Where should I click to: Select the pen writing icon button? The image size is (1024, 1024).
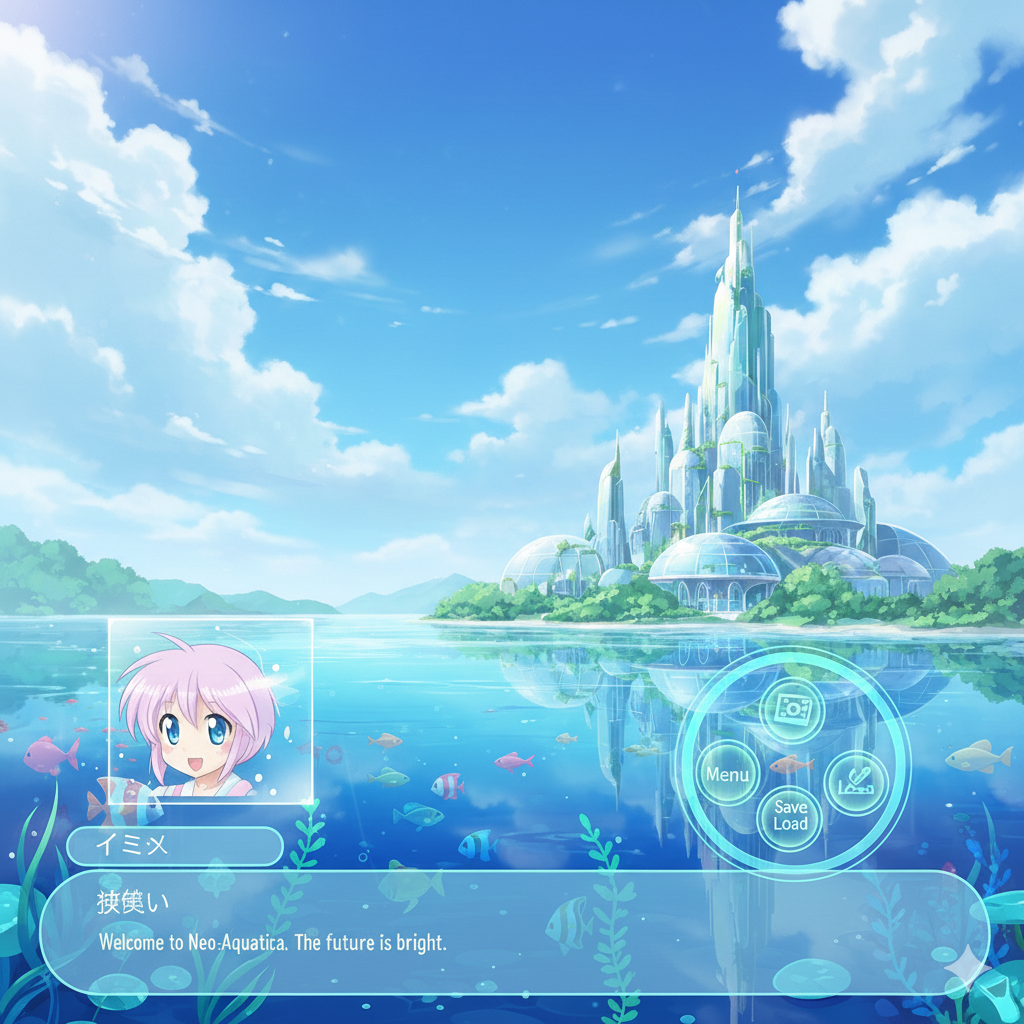tap(857, 783)
